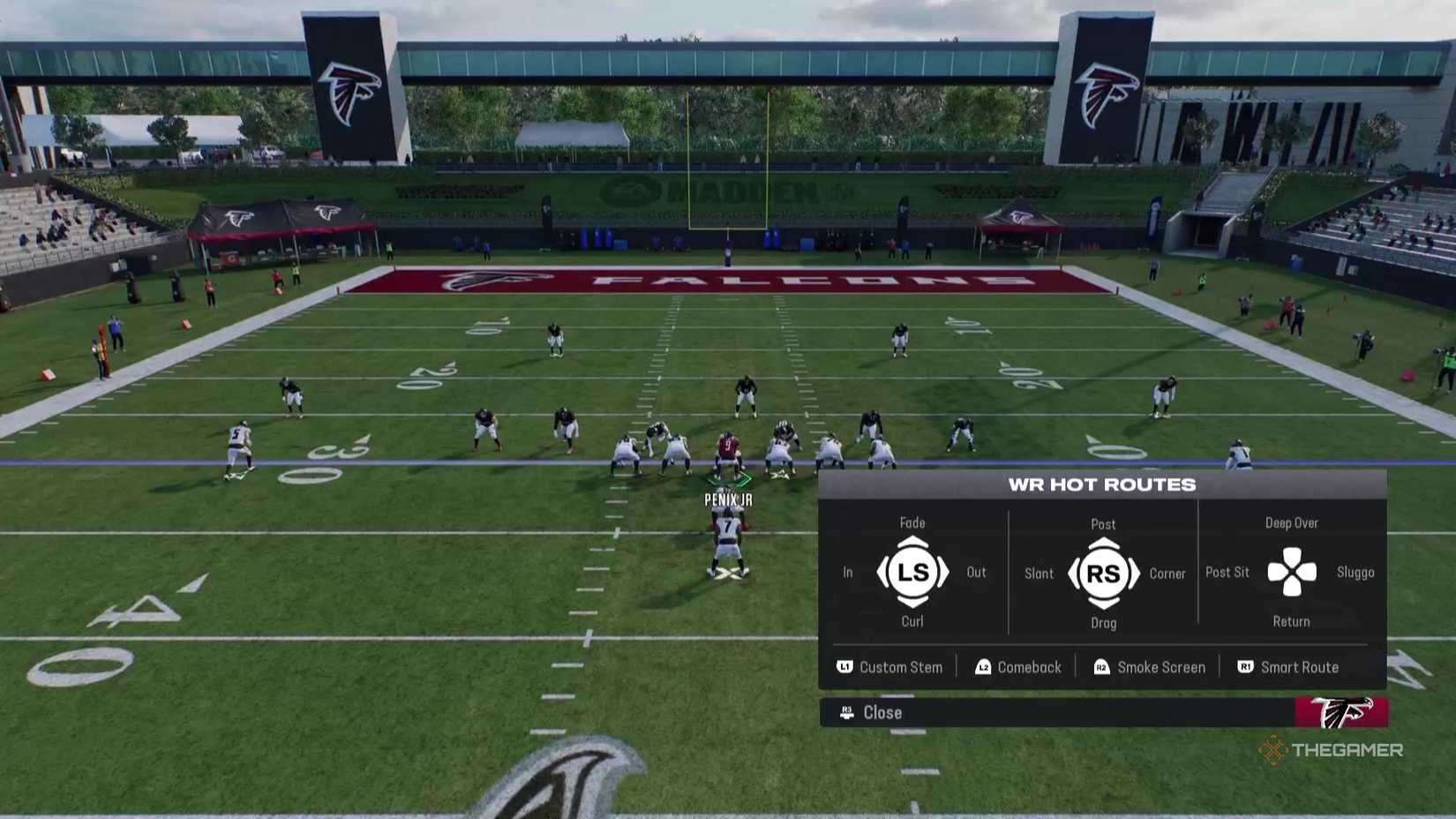
Task: Toggle the In route on the left stick
Action: pos(847,572)
